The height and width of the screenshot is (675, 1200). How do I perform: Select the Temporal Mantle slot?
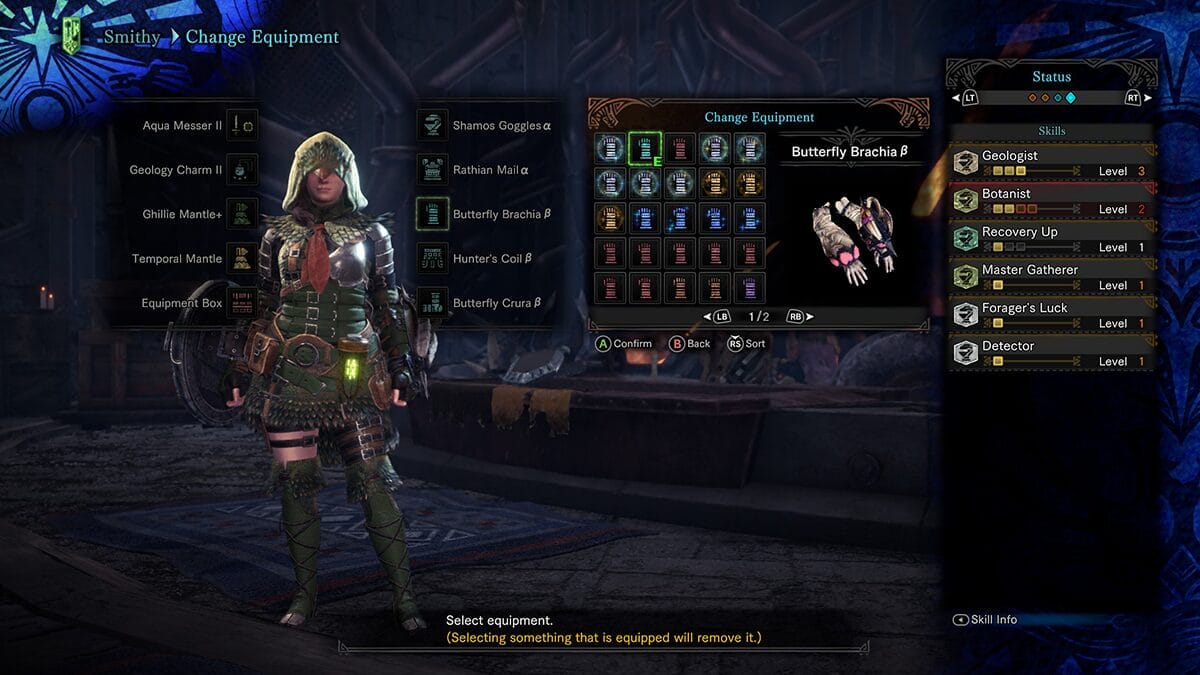(x=242, y=259)
